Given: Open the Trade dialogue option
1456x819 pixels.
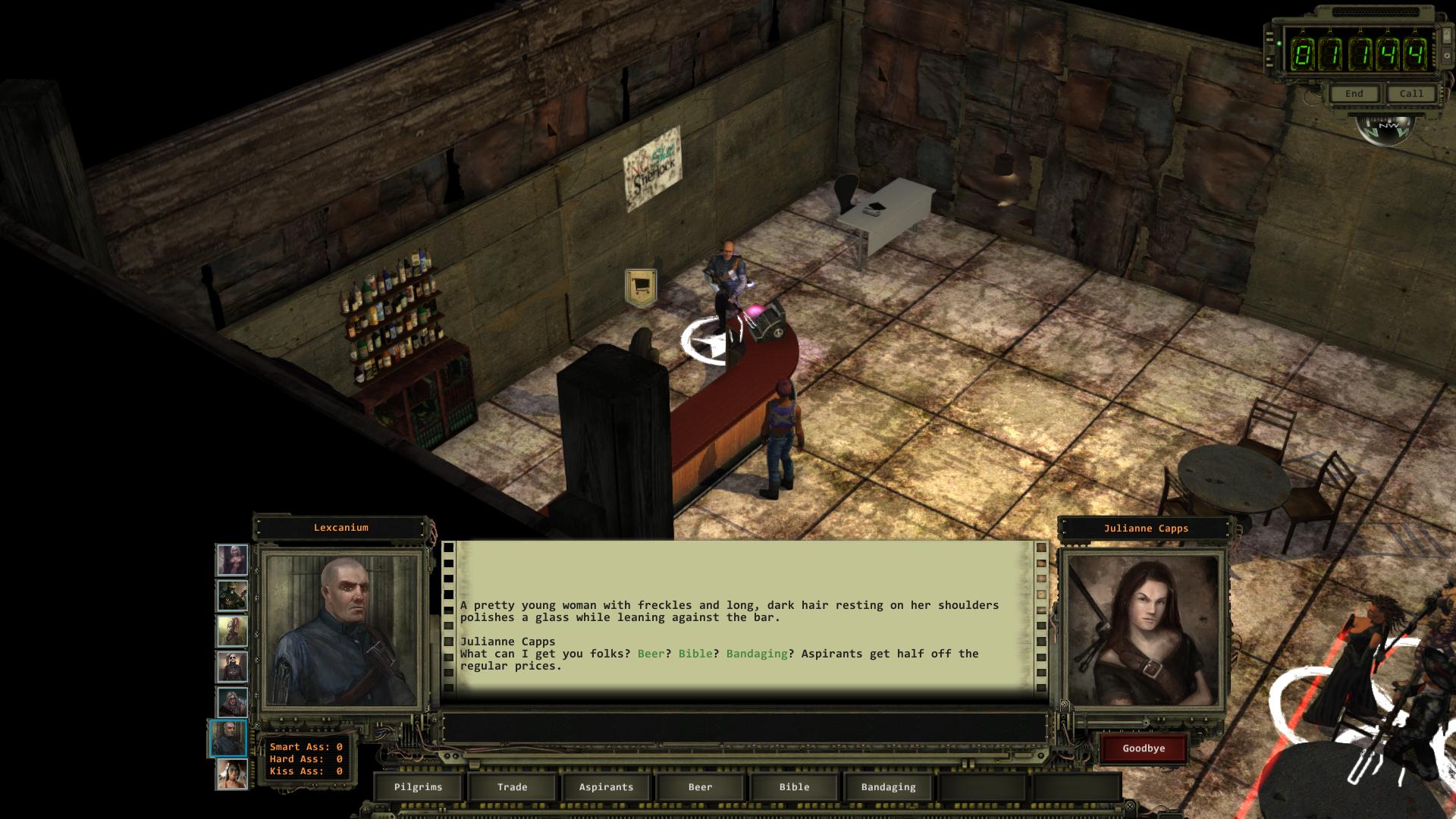Looking at the screenshot, I should pyautogui.click(x=512, y=787).
